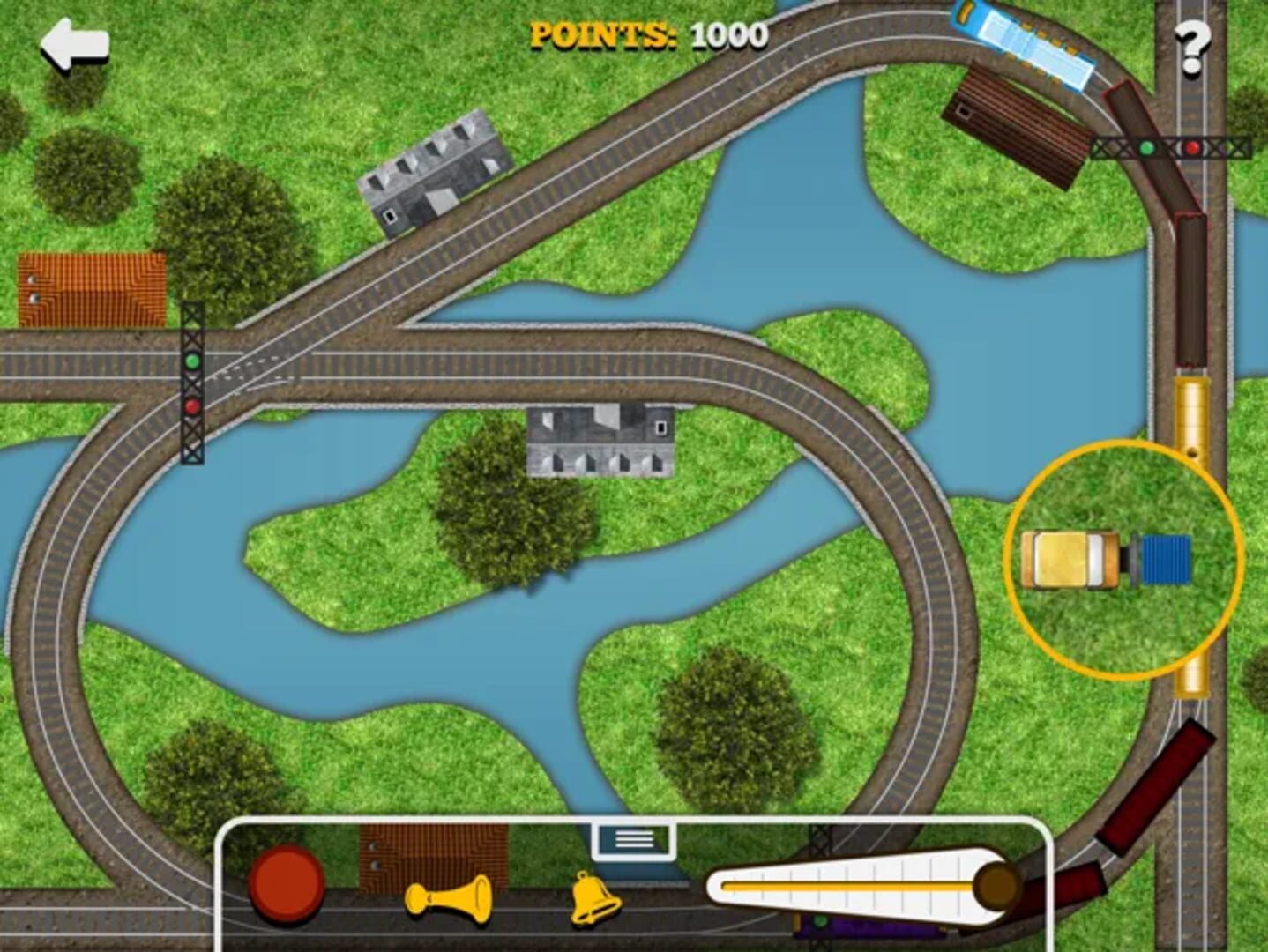Hit the red stop button

click(x=287, y=883)
